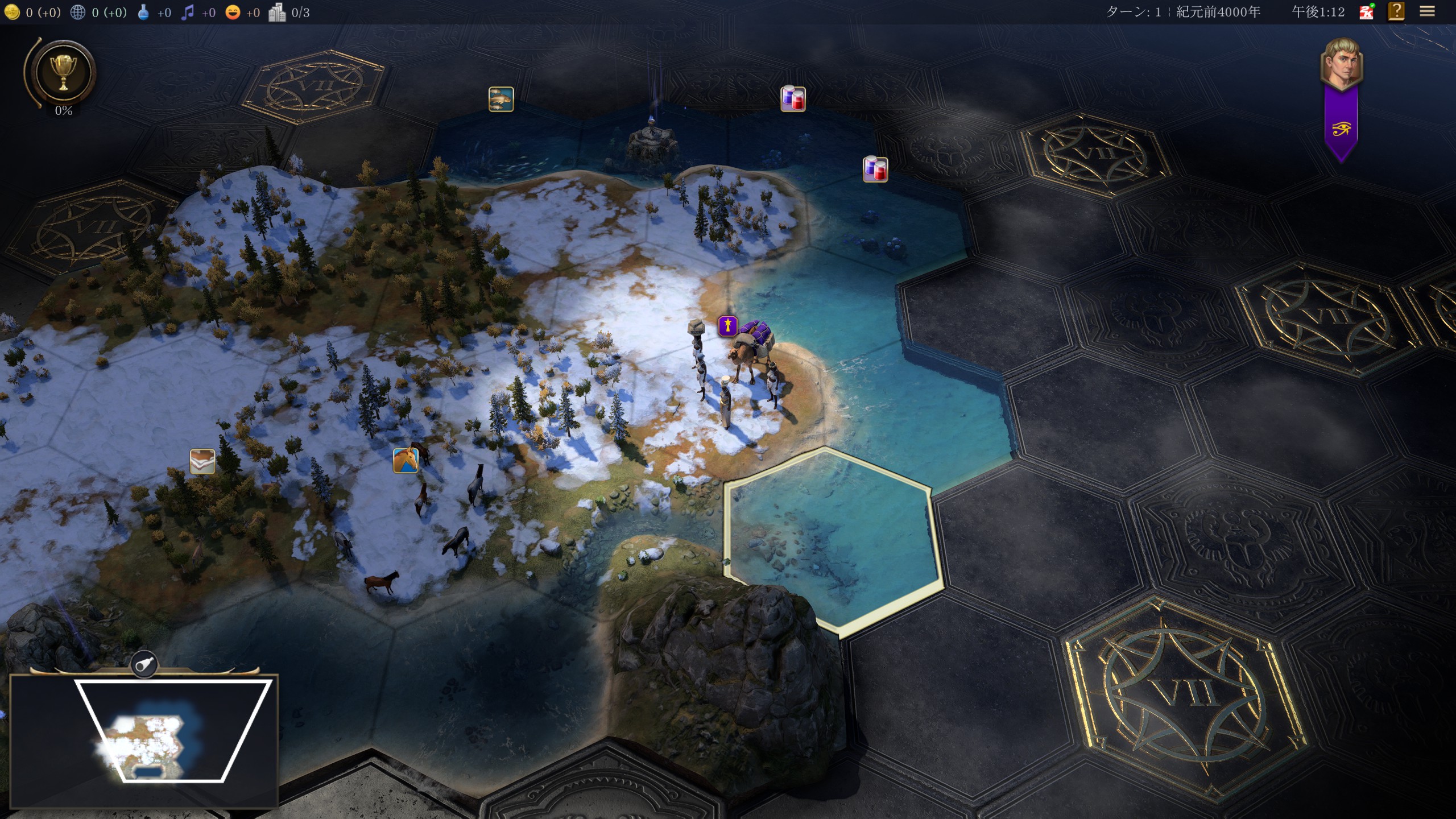Inspect the layered hides resource icon
1456x819 pixels.
tap(202, 461)
